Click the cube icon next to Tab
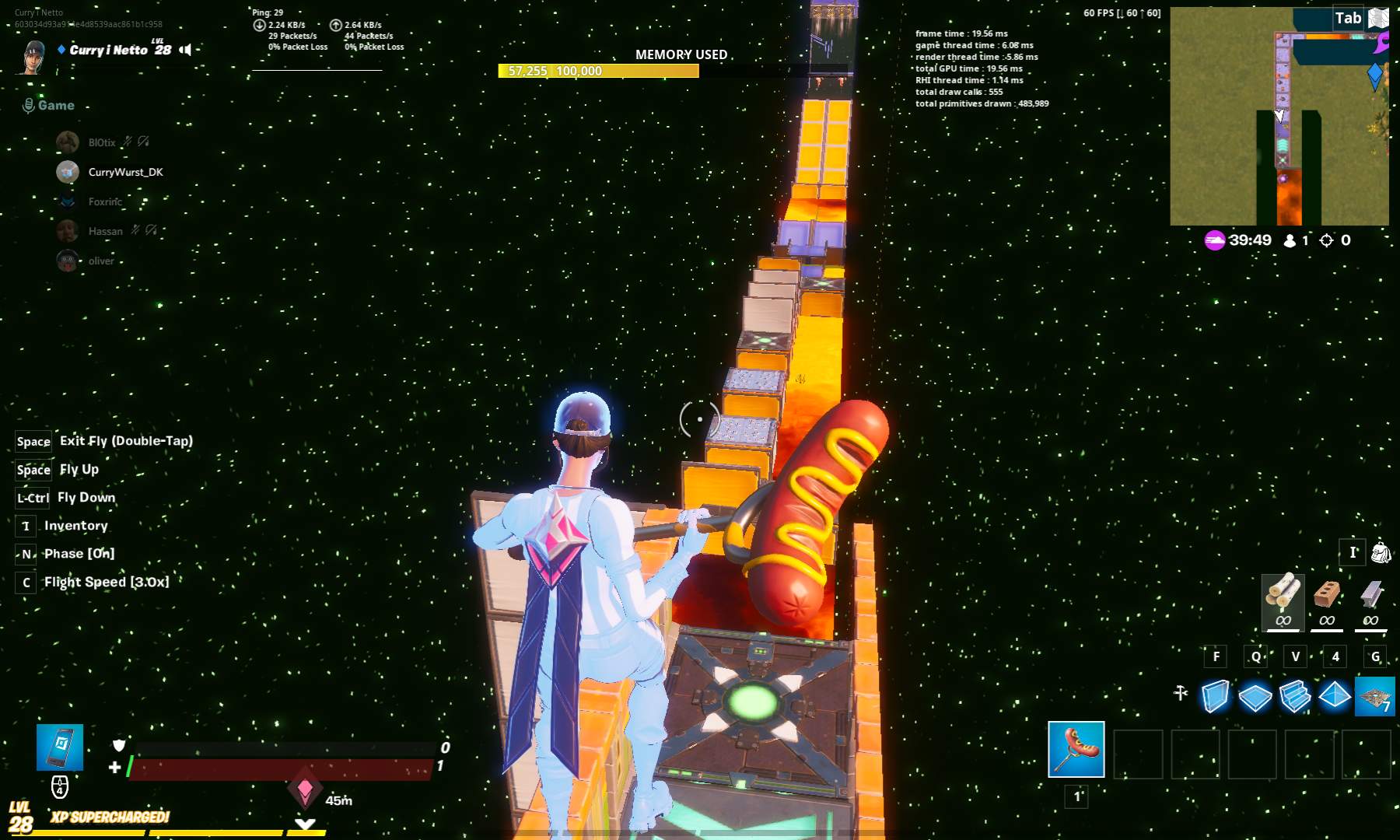 point(1378,17)
